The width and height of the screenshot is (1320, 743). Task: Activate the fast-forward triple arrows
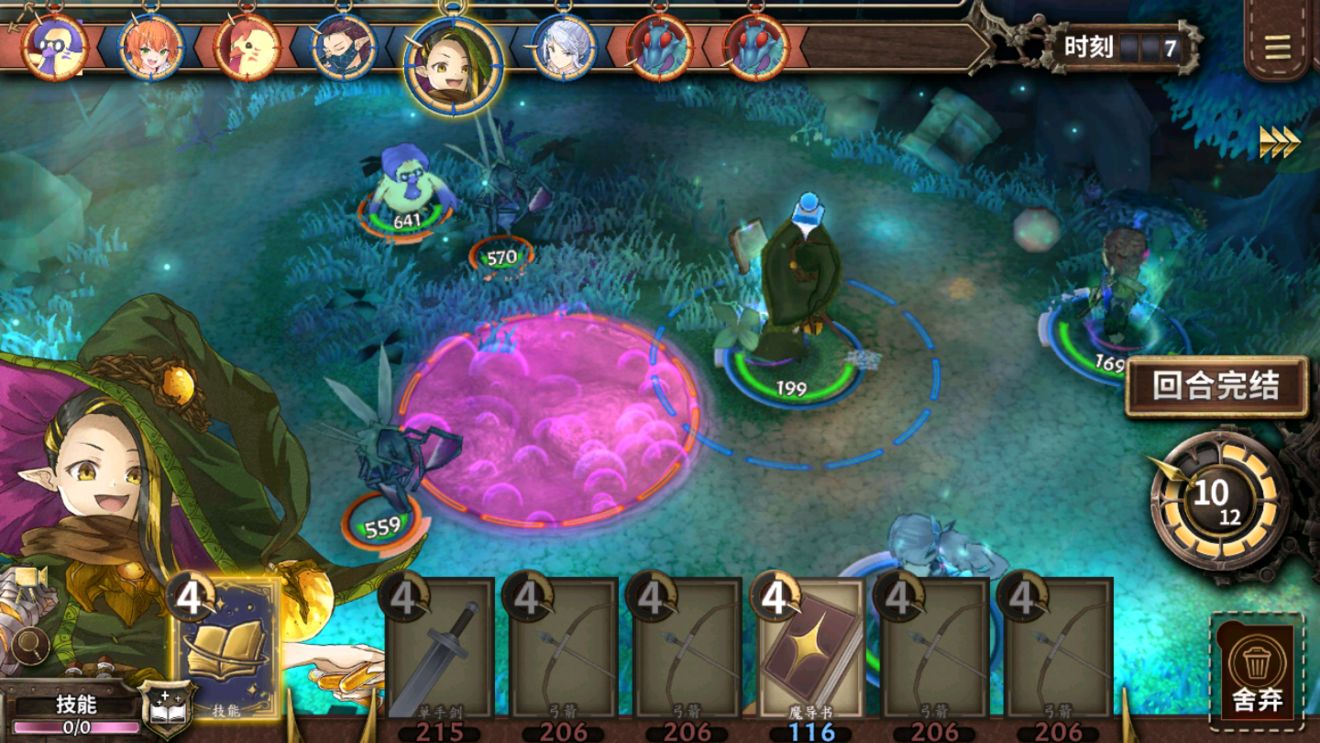click(x=1279, y=142)
